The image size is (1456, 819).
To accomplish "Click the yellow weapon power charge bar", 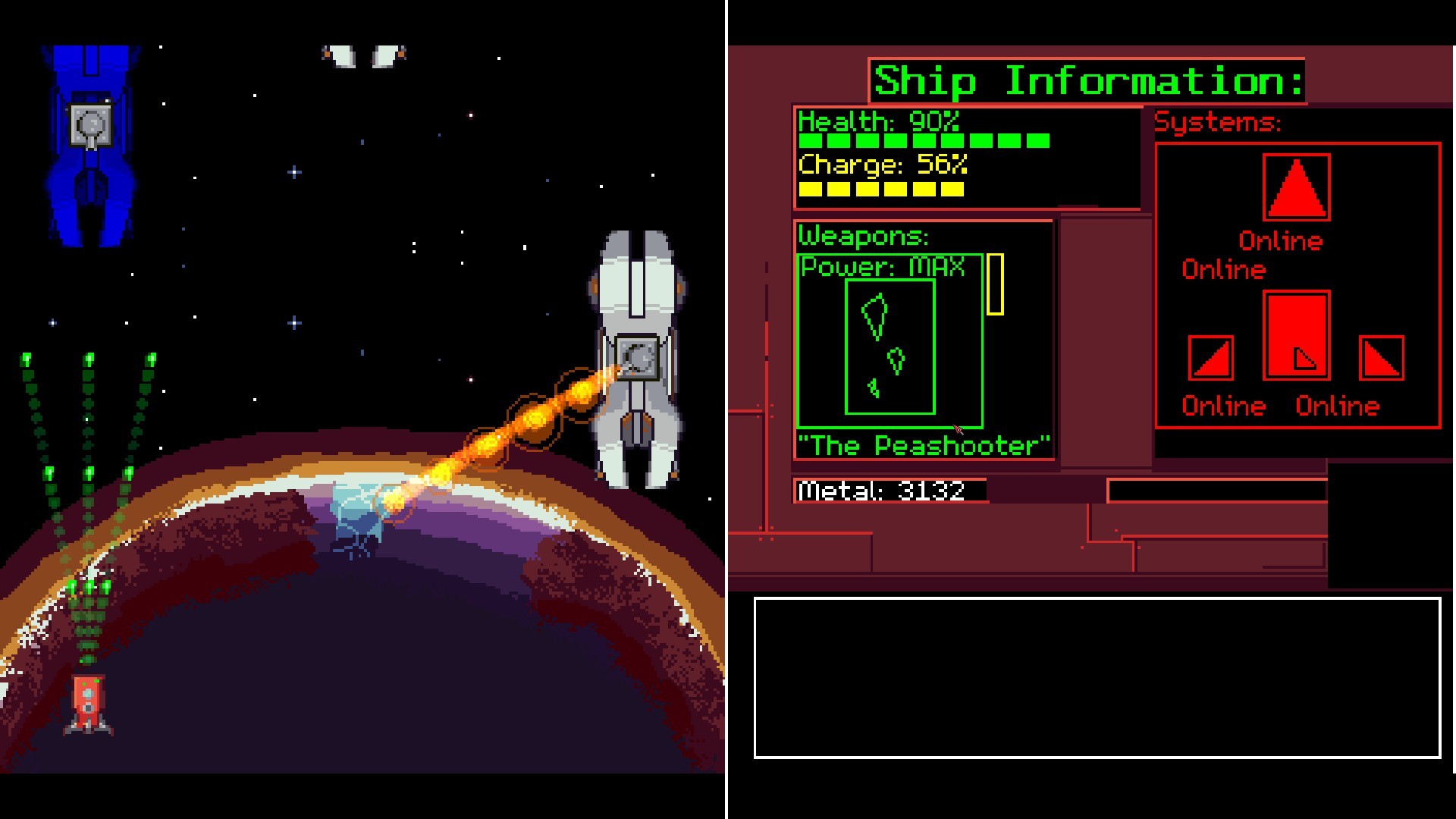I will (x=997, y=284).
